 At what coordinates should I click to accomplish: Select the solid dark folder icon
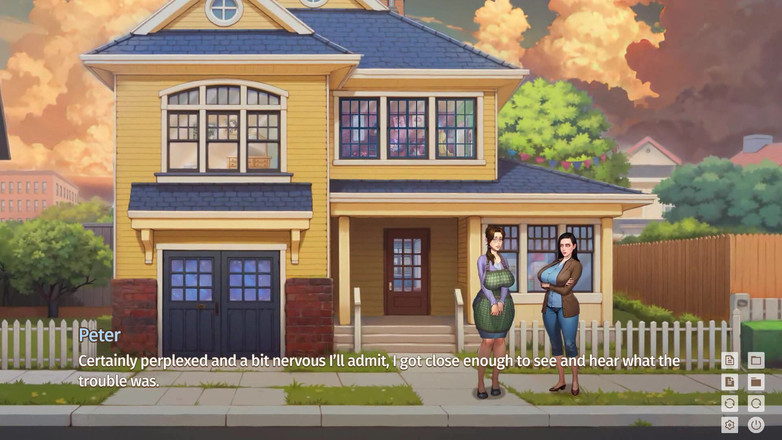tap(756, 382)
